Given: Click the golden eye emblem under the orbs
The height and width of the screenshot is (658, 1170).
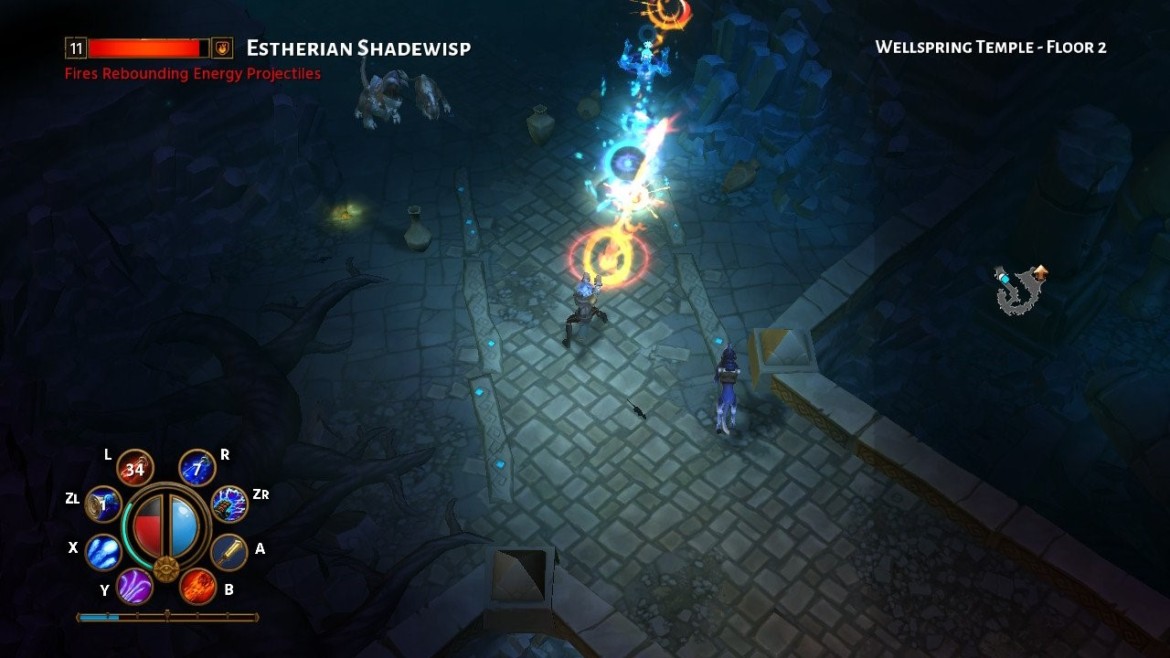Looking at the screenshot, I should (x=166, y=570).
